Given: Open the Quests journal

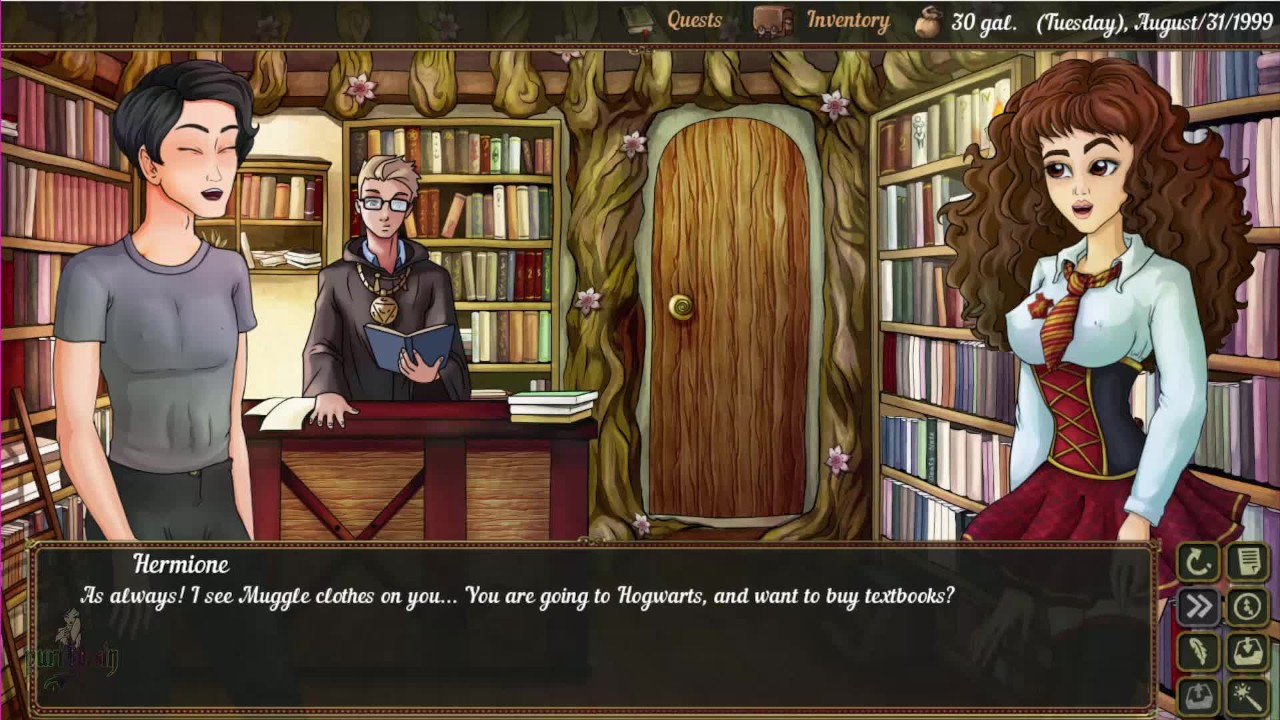Looking at the screenshot, I should click(x=693, y=21).
